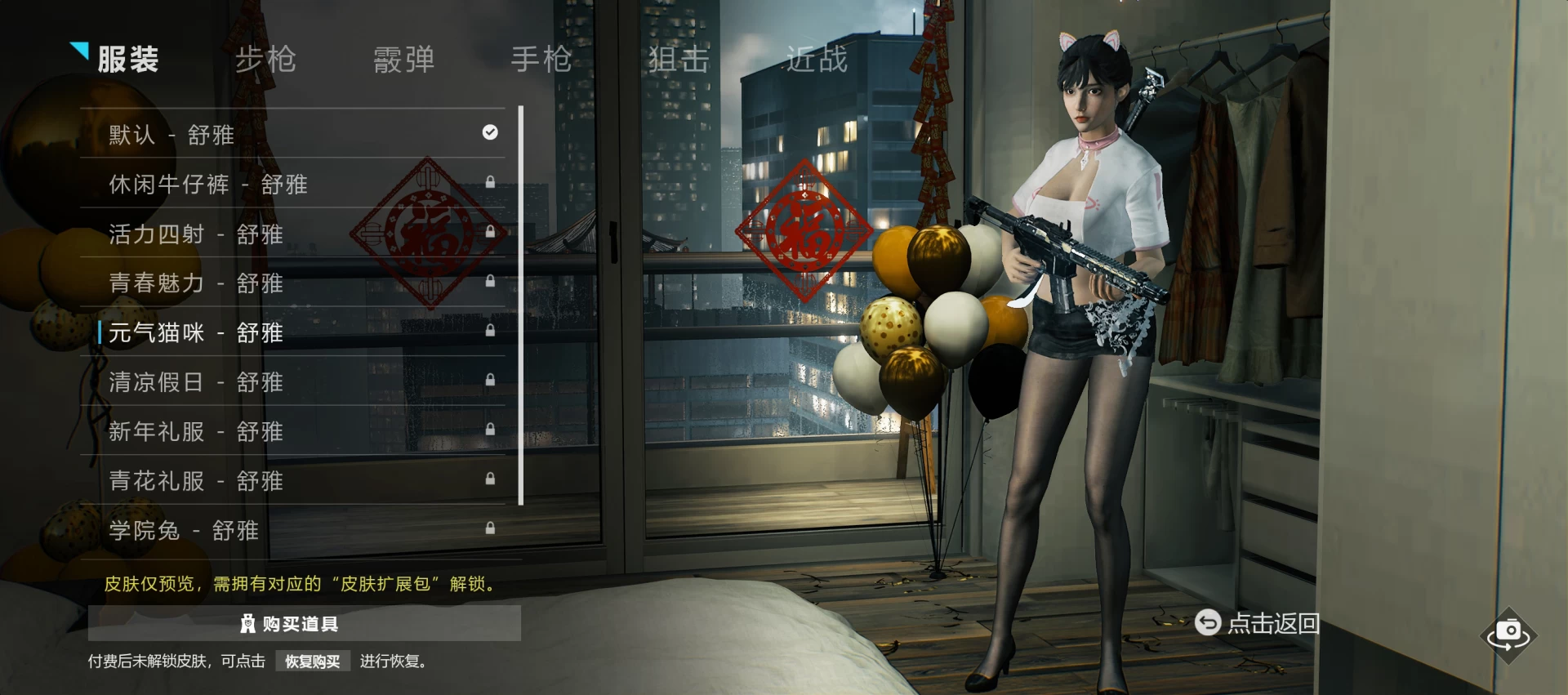Switch to the 服装 clothing tab
The height and width of the screenshot is (695, 1568).
tap(127, 60)
